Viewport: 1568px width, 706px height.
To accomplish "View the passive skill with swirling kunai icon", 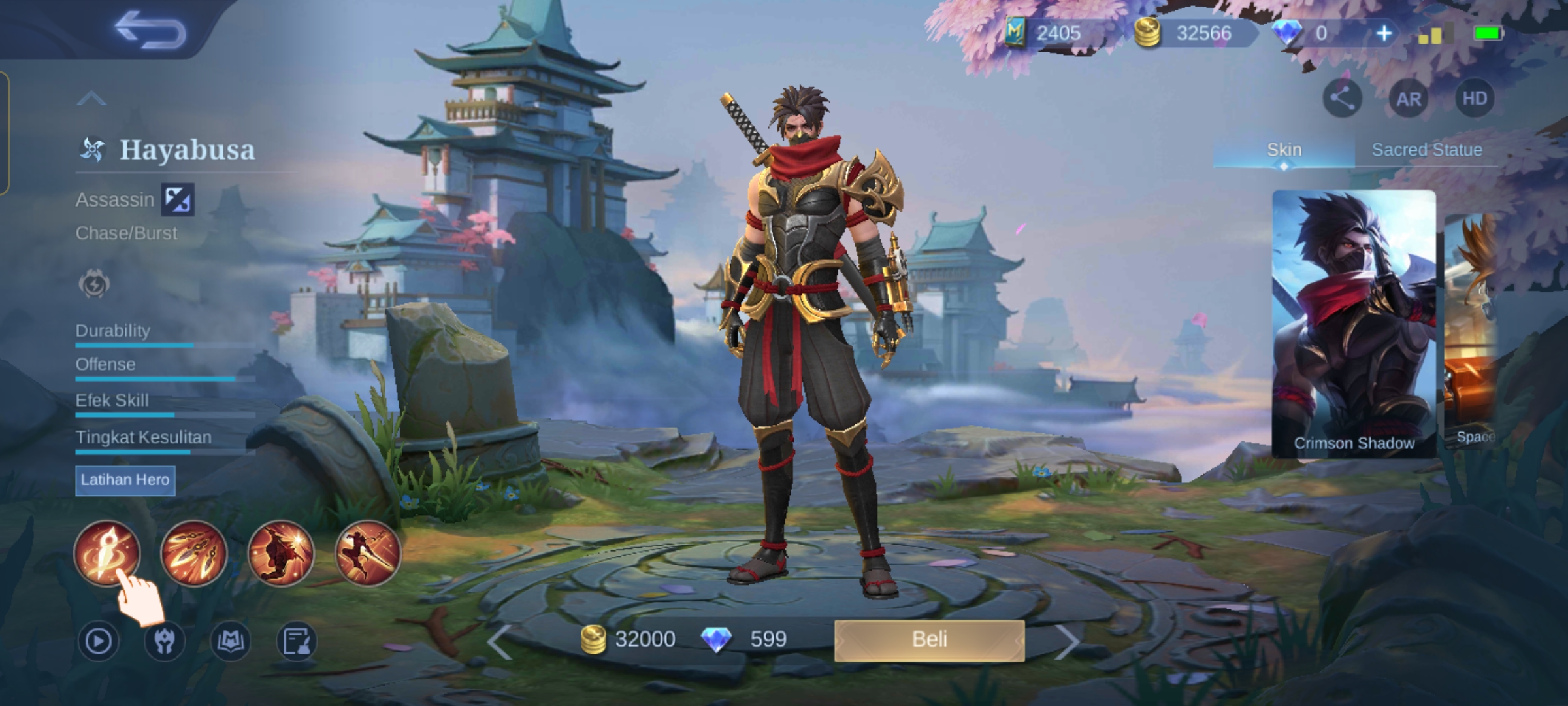I will pyautogui.click(x=107, y=553).
